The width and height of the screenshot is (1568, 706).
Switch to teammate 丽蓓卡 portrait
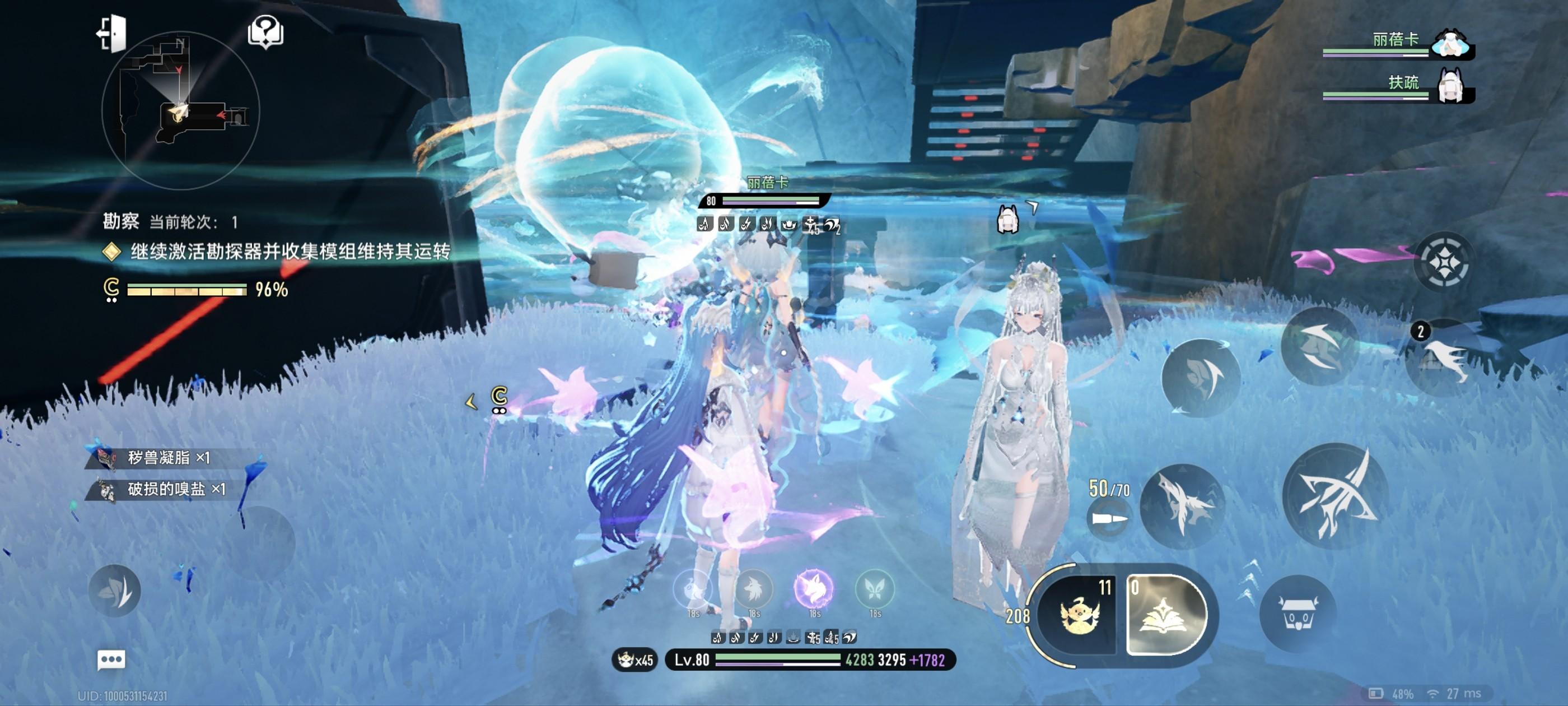click(1451, 44)
